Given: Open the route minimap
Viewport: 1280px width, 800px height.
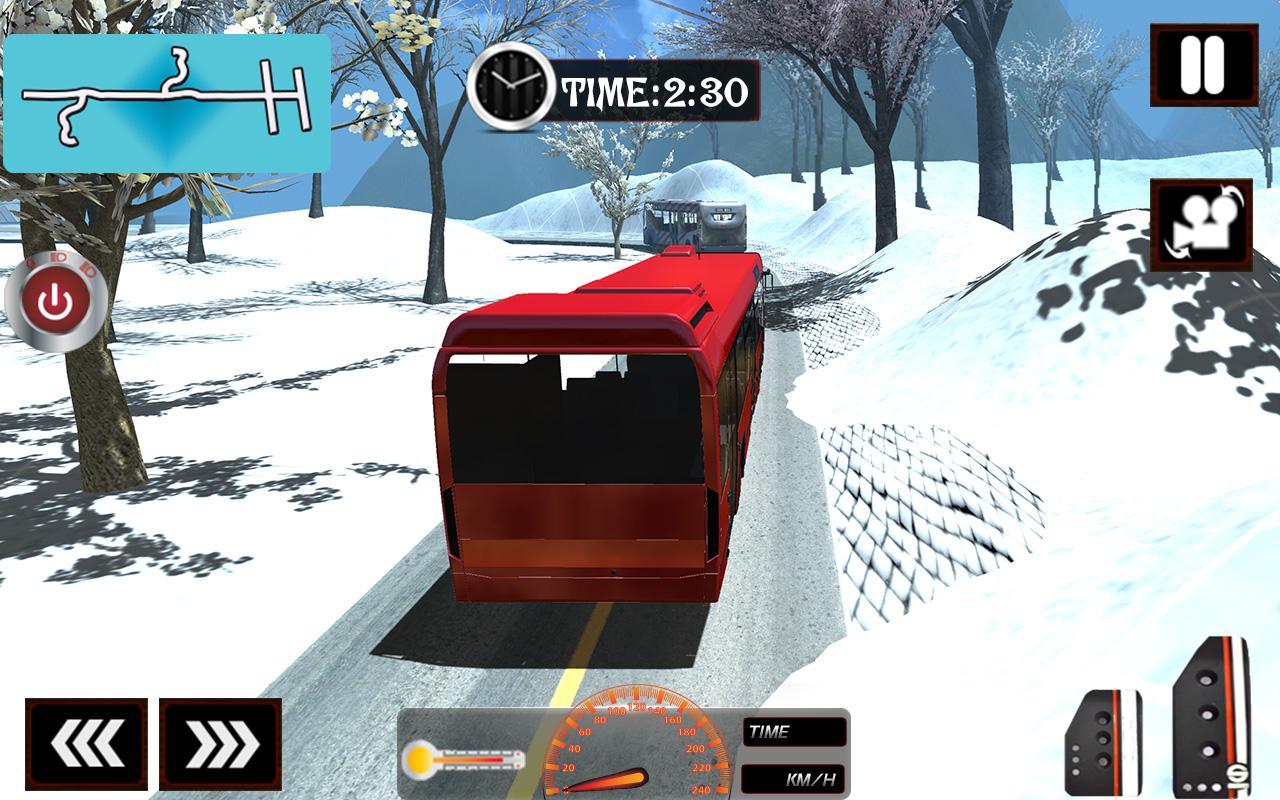Looking at the screenshot, I should pos(165,100).
